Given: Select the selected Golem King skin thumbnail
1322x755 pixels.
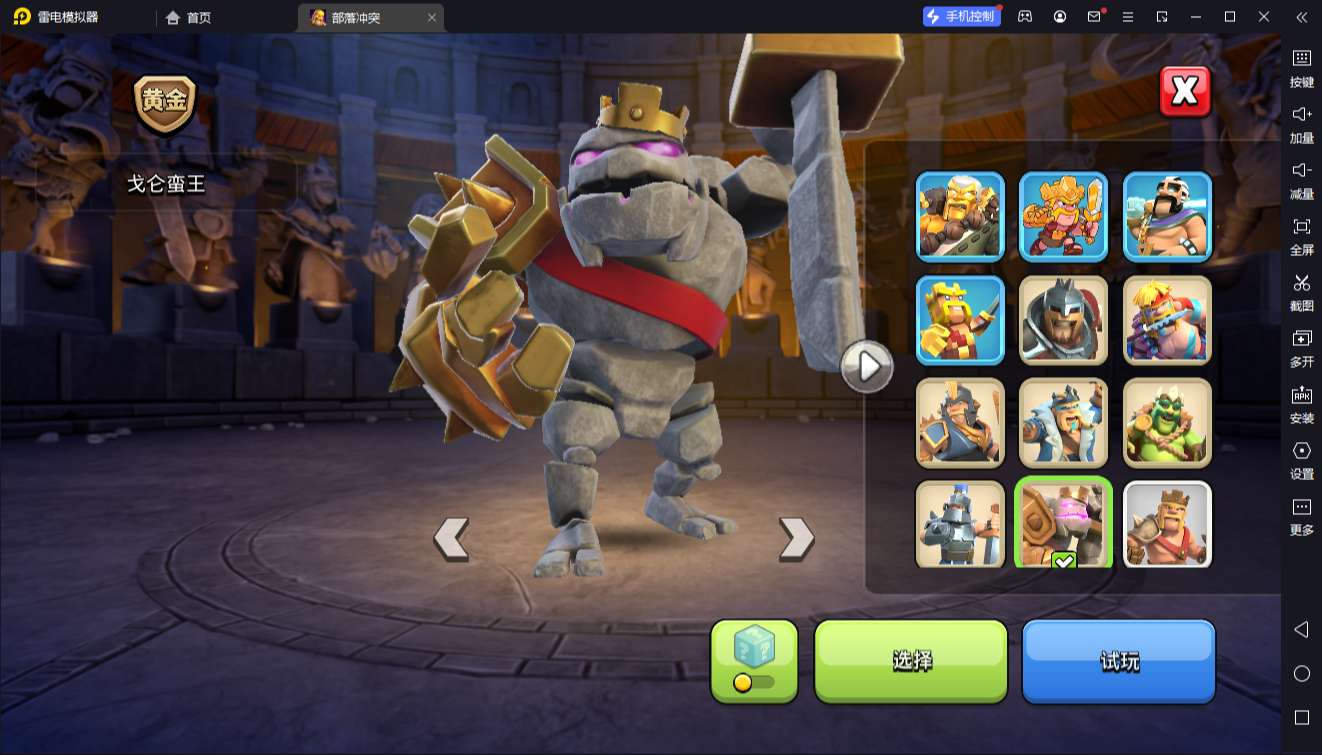Looking at the screenshot, I should point(1063,524).
